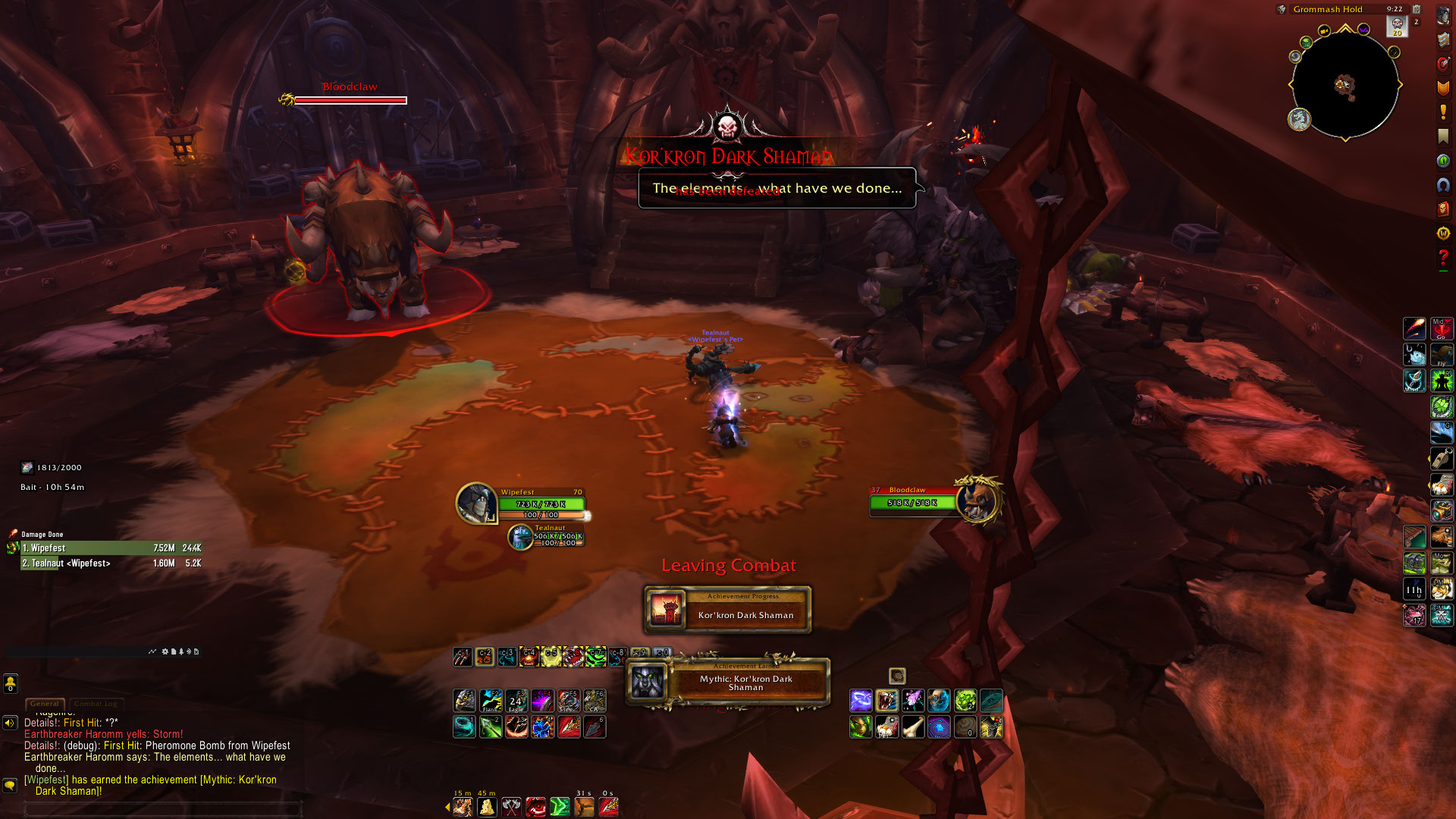Click the dragon emblem button on minimap

coord(1299,119)
